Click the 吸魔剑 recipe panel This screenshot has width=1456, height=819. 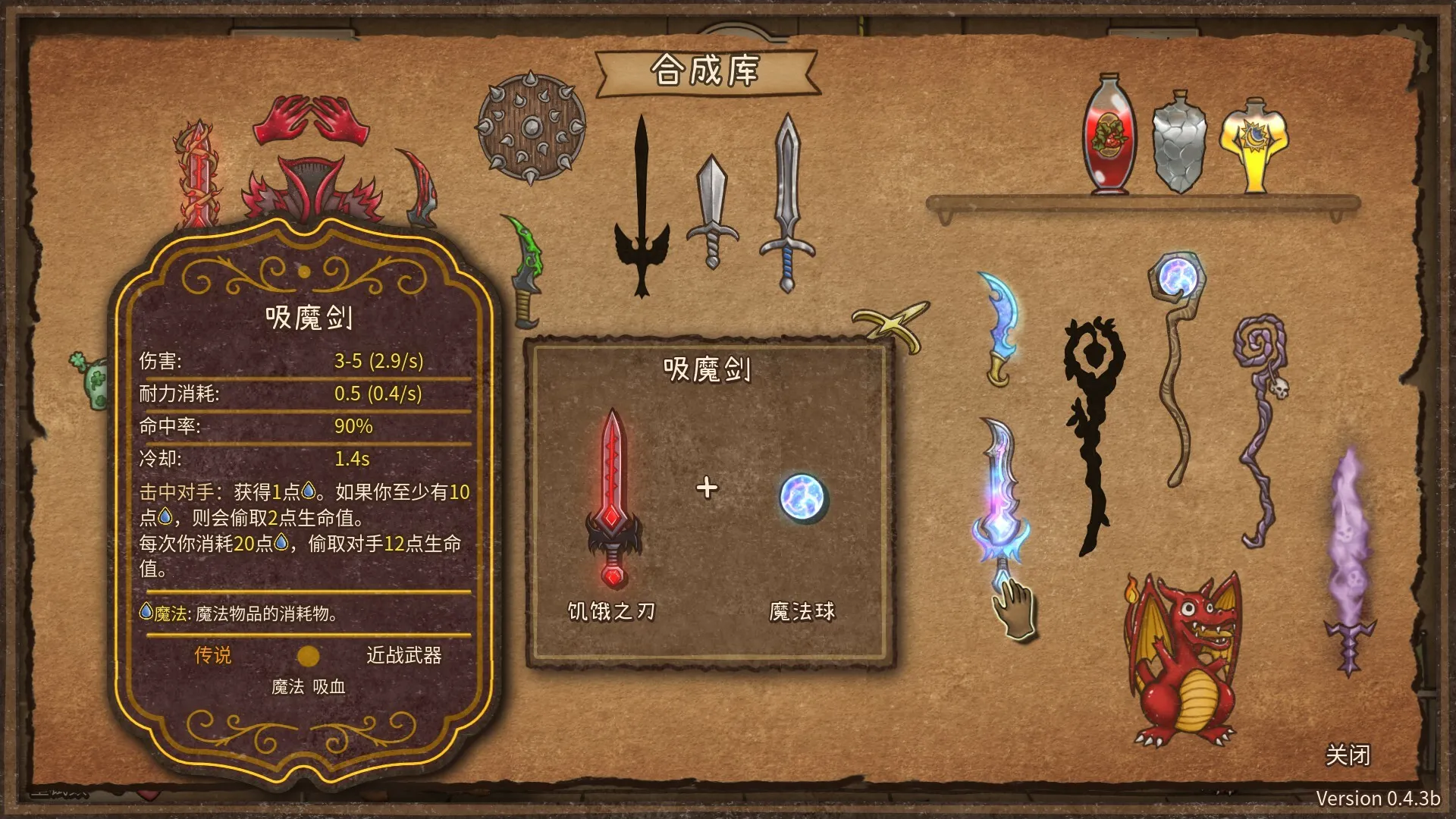coord(709,372)
